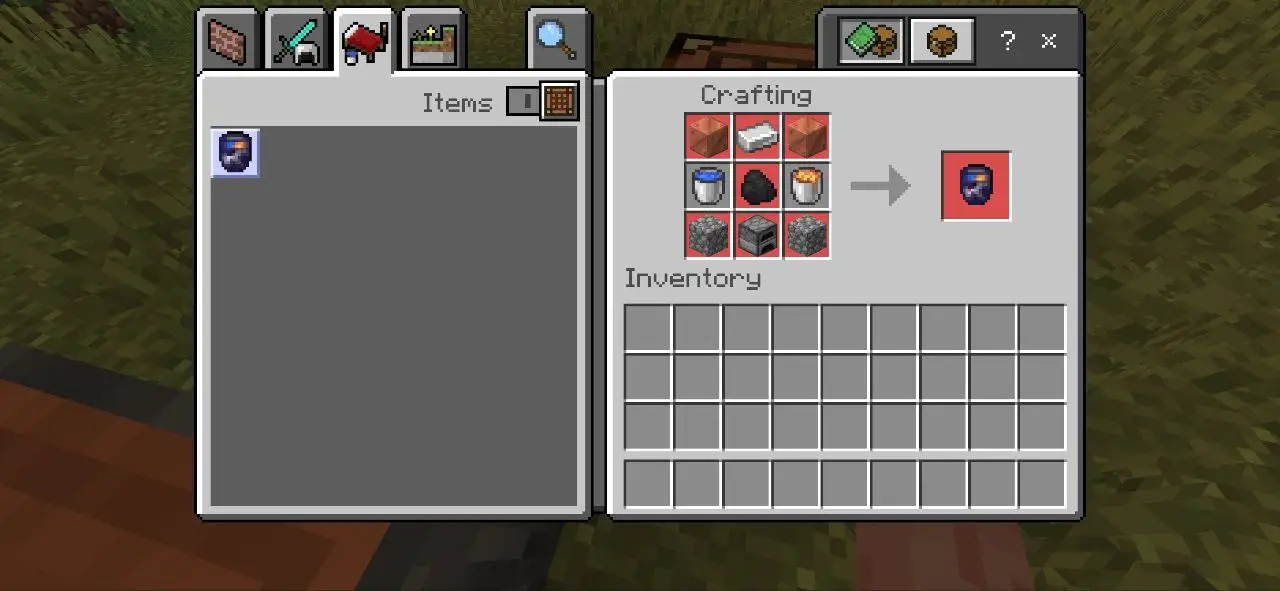The image size is (1280, 591).
Task: Toggle the green recipe book button
Action: [x=871, y=41]
